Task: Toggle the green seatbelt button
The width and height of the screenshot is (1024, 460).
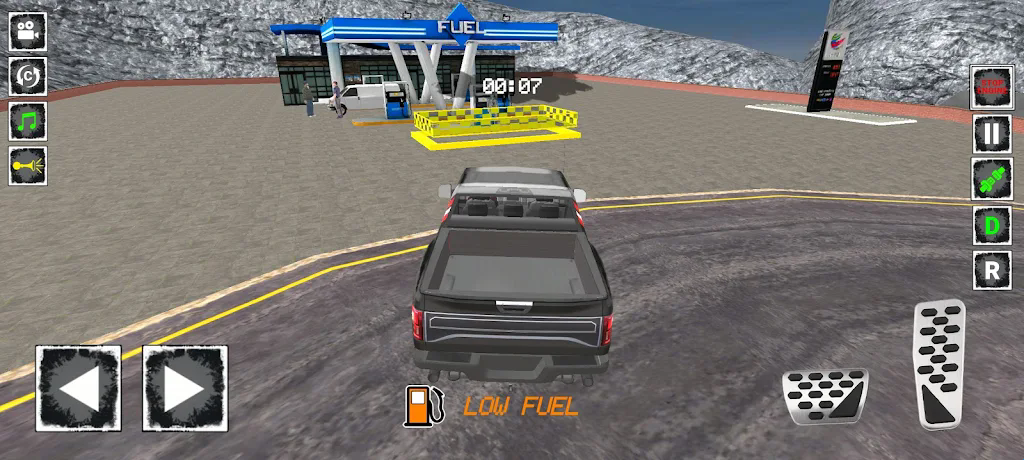Action: click(992, 179)
